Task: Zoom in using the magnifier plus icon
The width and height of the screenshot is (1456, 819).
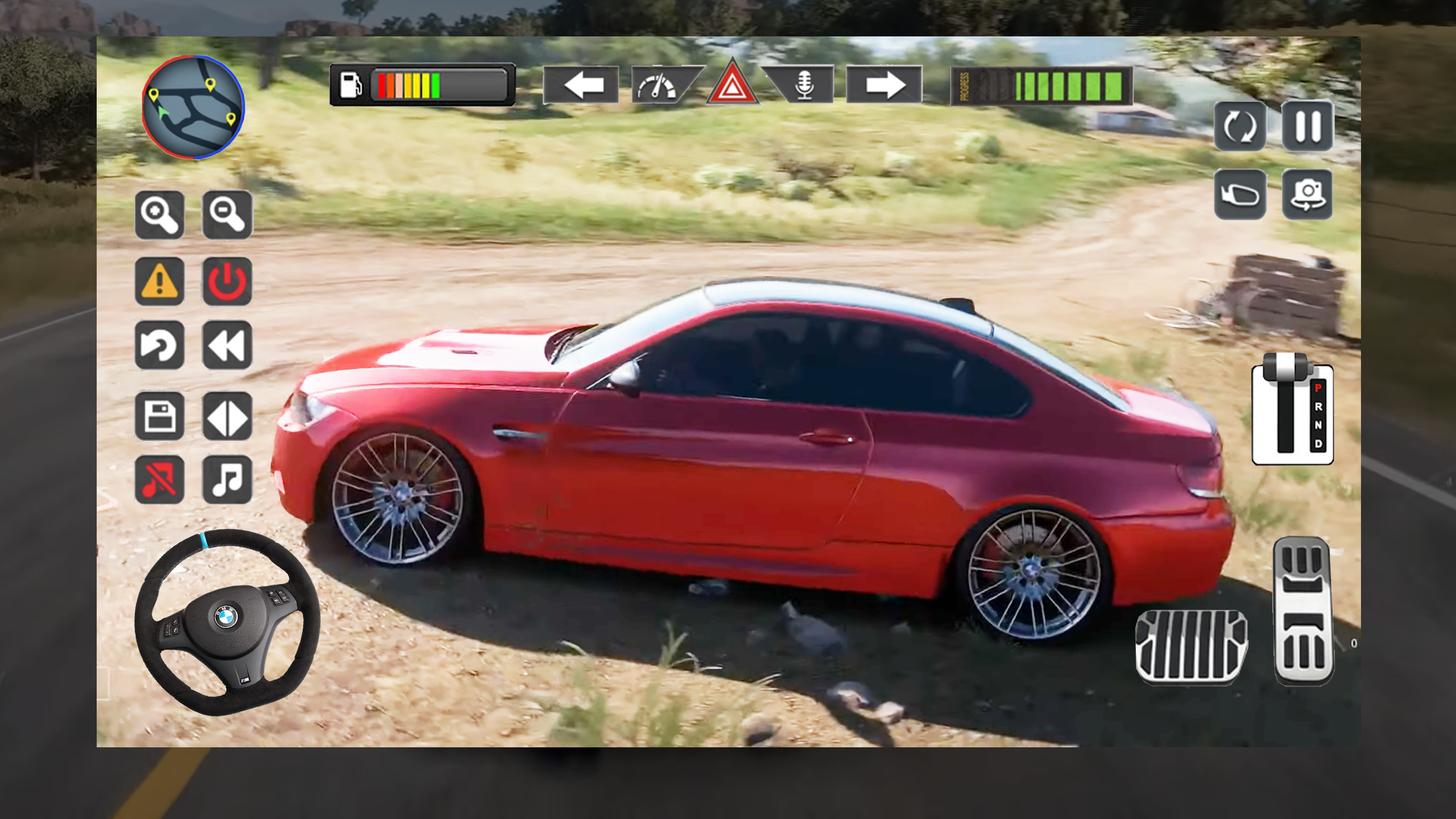Action: (x=159, y=215)
